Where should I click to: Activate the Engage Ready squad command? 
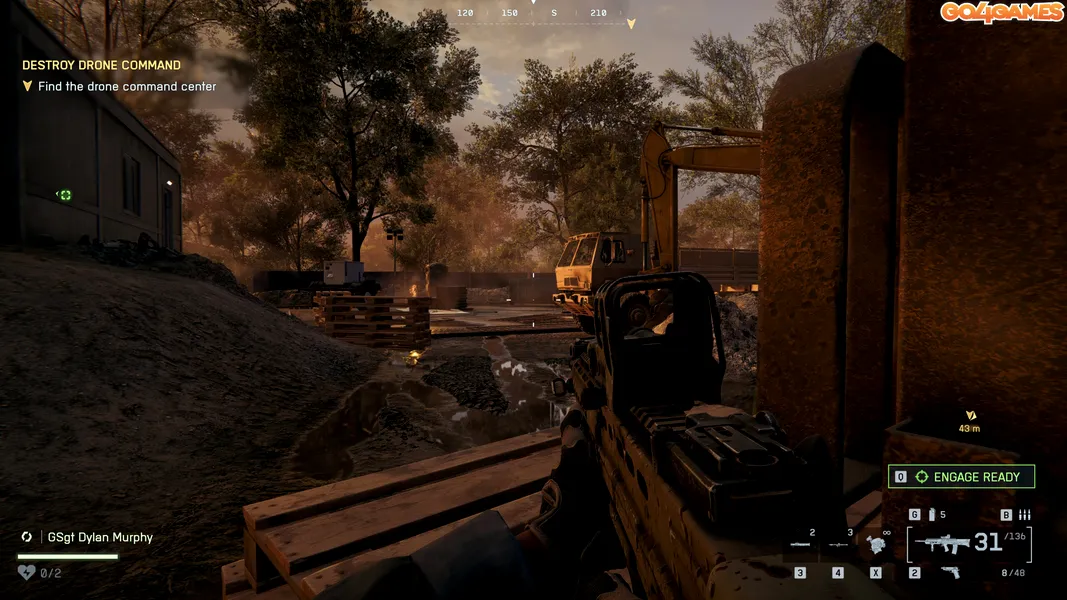961,477
